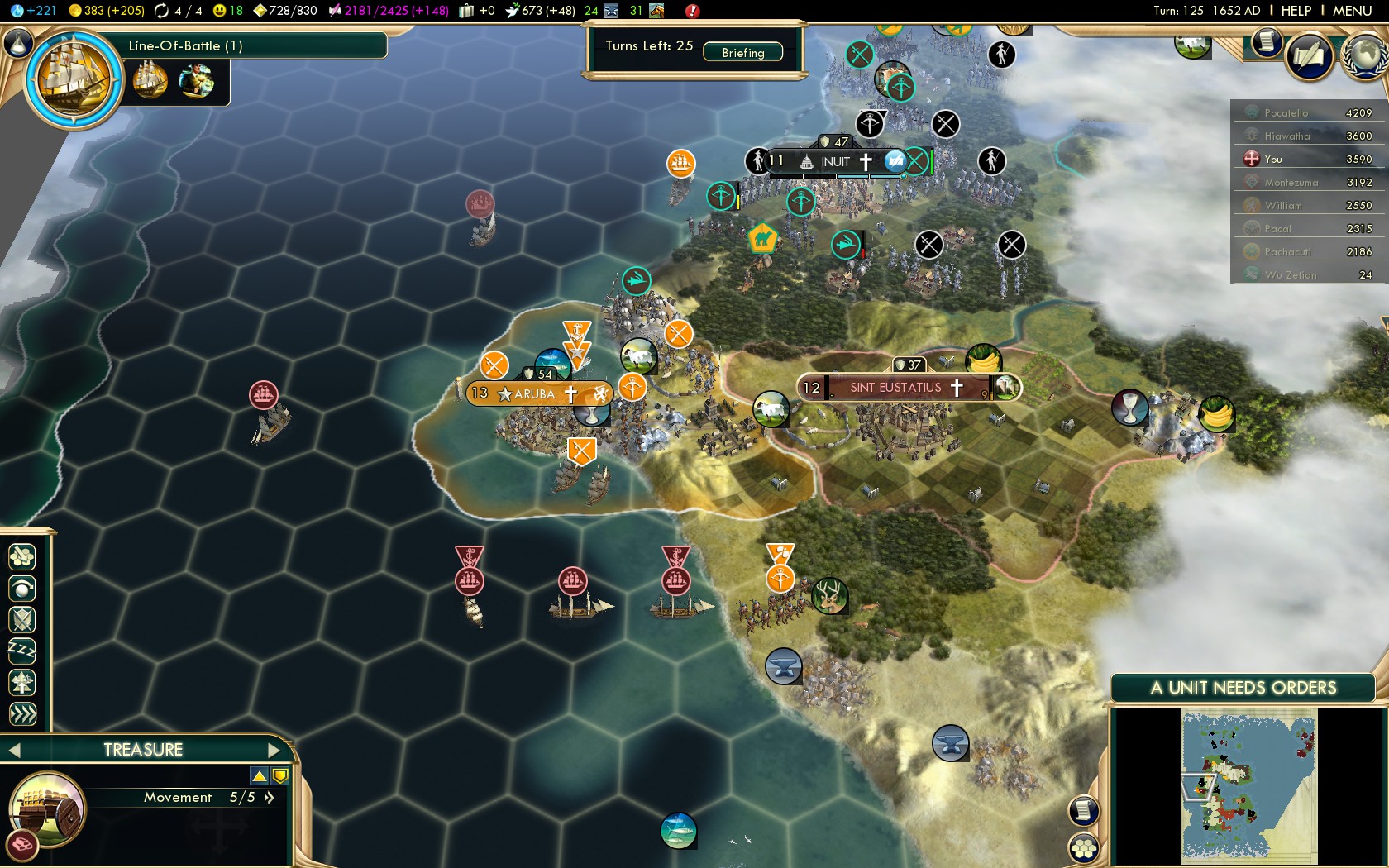The width and height of the screenshot is (1389, 868).
Task: Click the A Unit Needs Orders button
Action: pos(1243,688)
